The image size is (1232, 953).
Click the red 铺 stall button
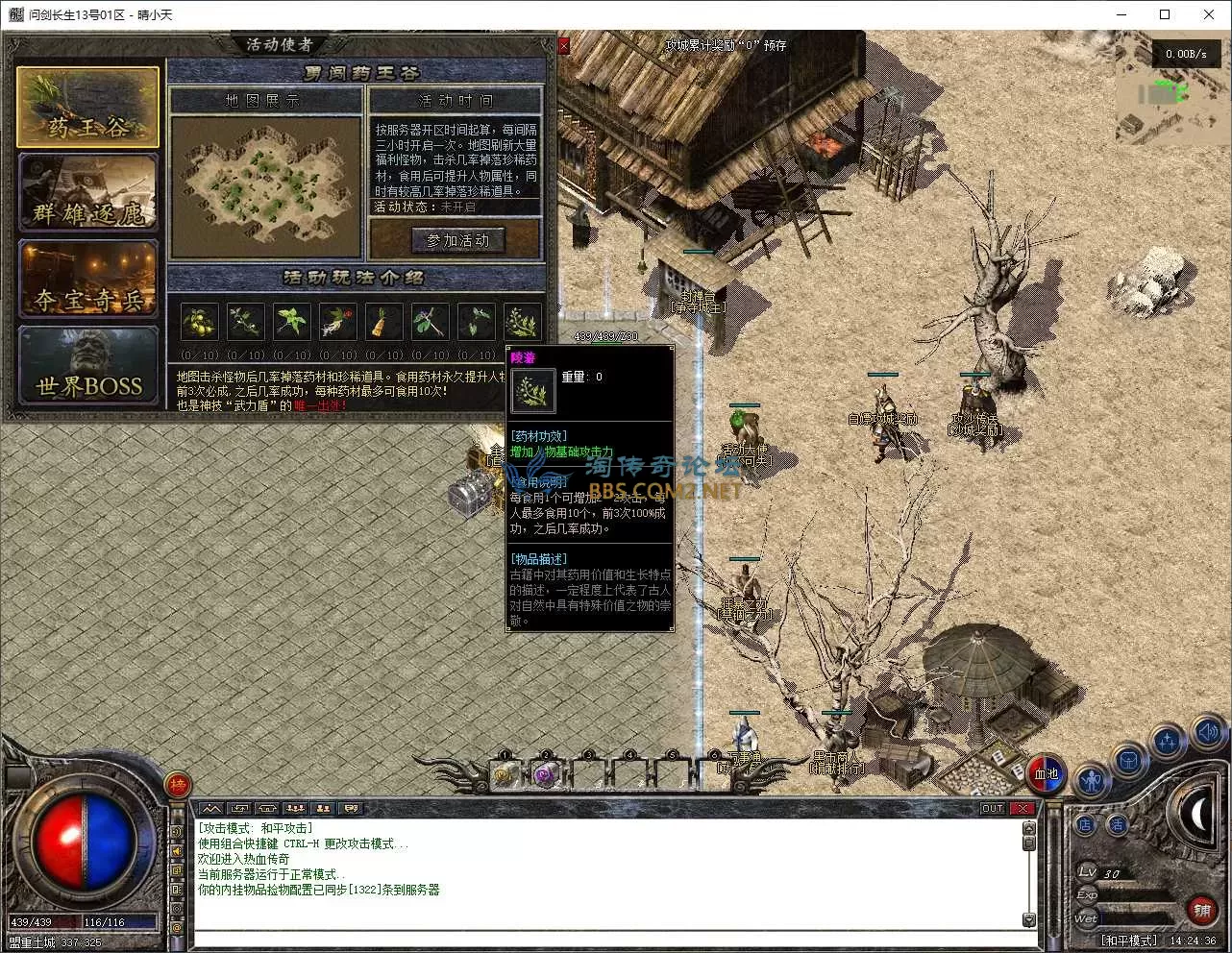click(x=1201, y=910)
